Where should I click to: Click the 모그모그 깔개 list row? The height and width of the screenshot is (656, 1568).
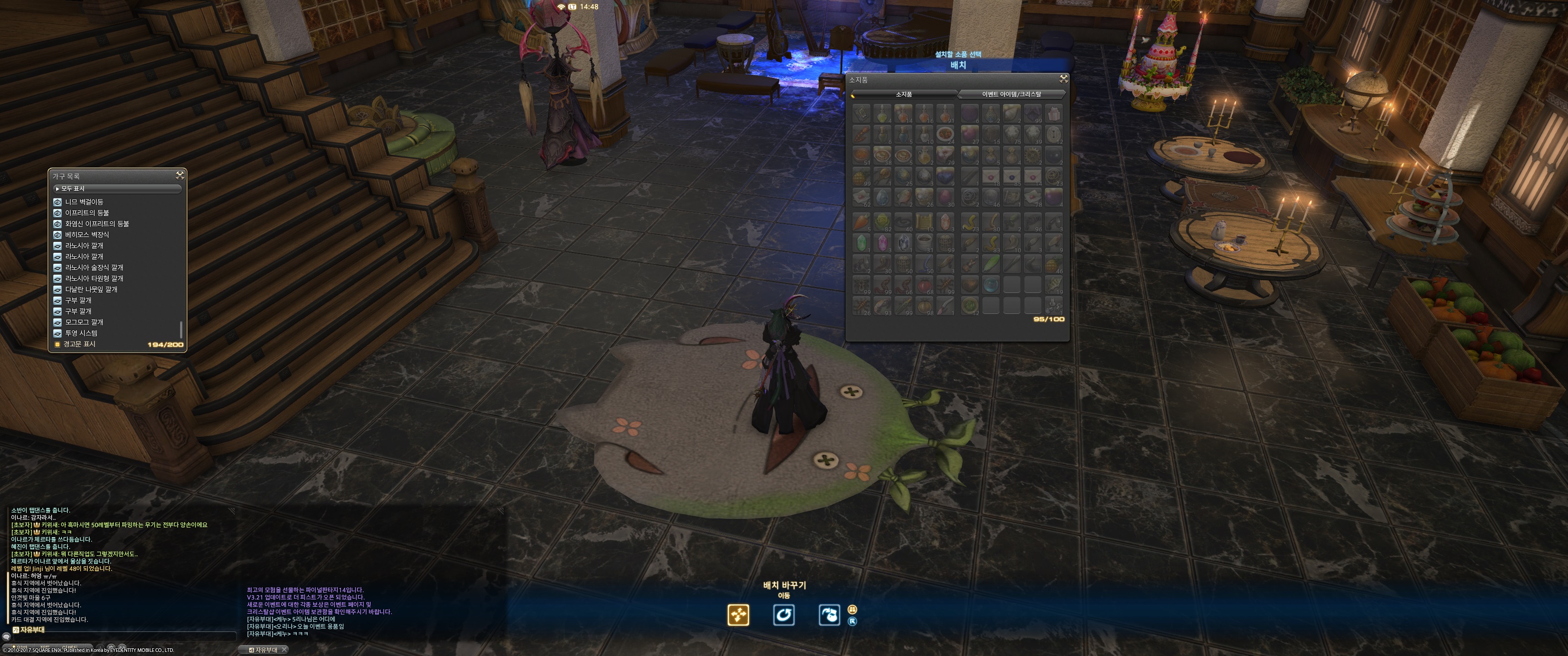coord(84,323)
